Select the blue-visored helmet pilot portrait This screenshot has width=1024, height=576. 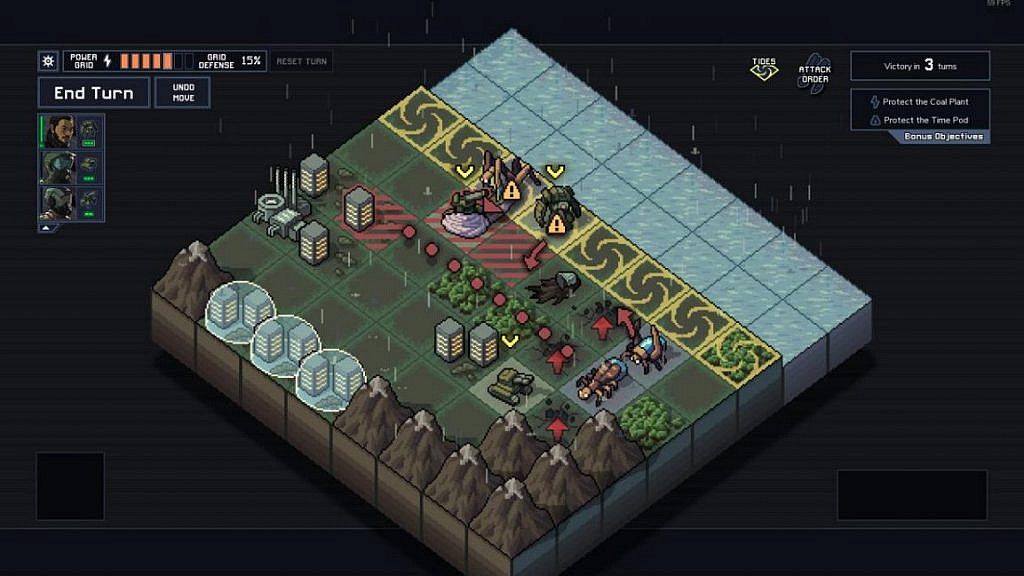(58, 167)
